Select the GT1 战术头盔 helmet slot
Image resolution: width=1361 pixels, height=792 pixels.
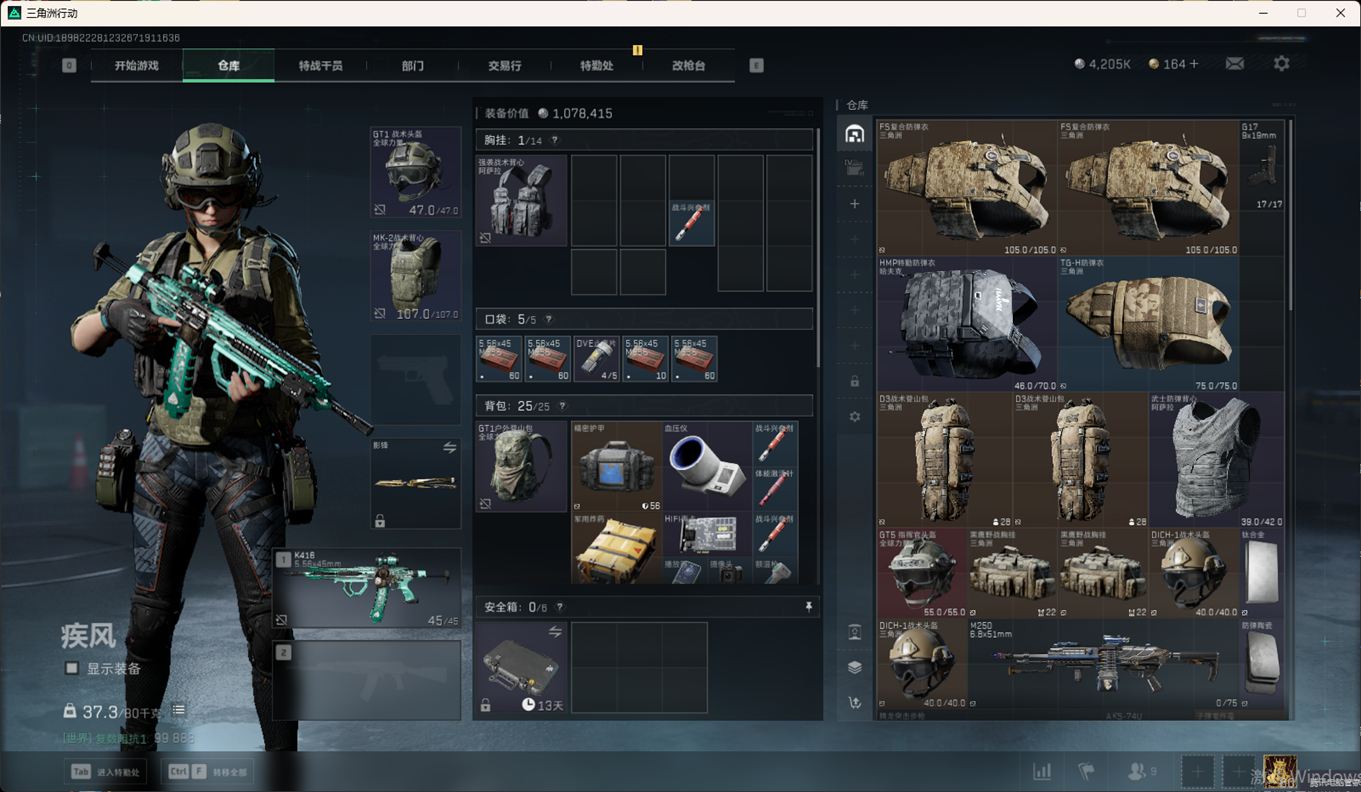click(x=415, y=173)
